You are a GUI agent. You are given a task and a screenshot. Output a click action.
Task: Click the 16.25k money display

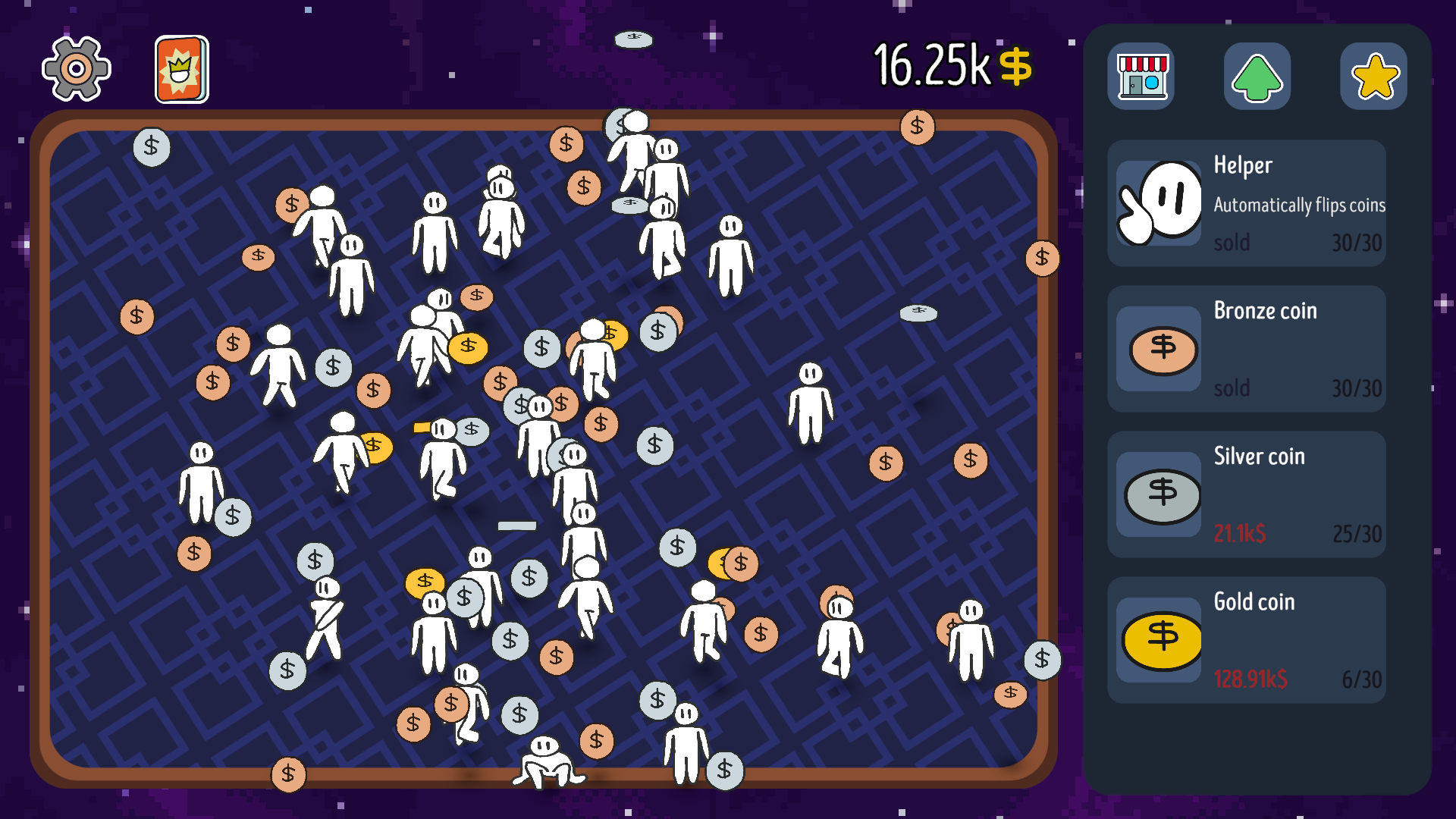930,66
